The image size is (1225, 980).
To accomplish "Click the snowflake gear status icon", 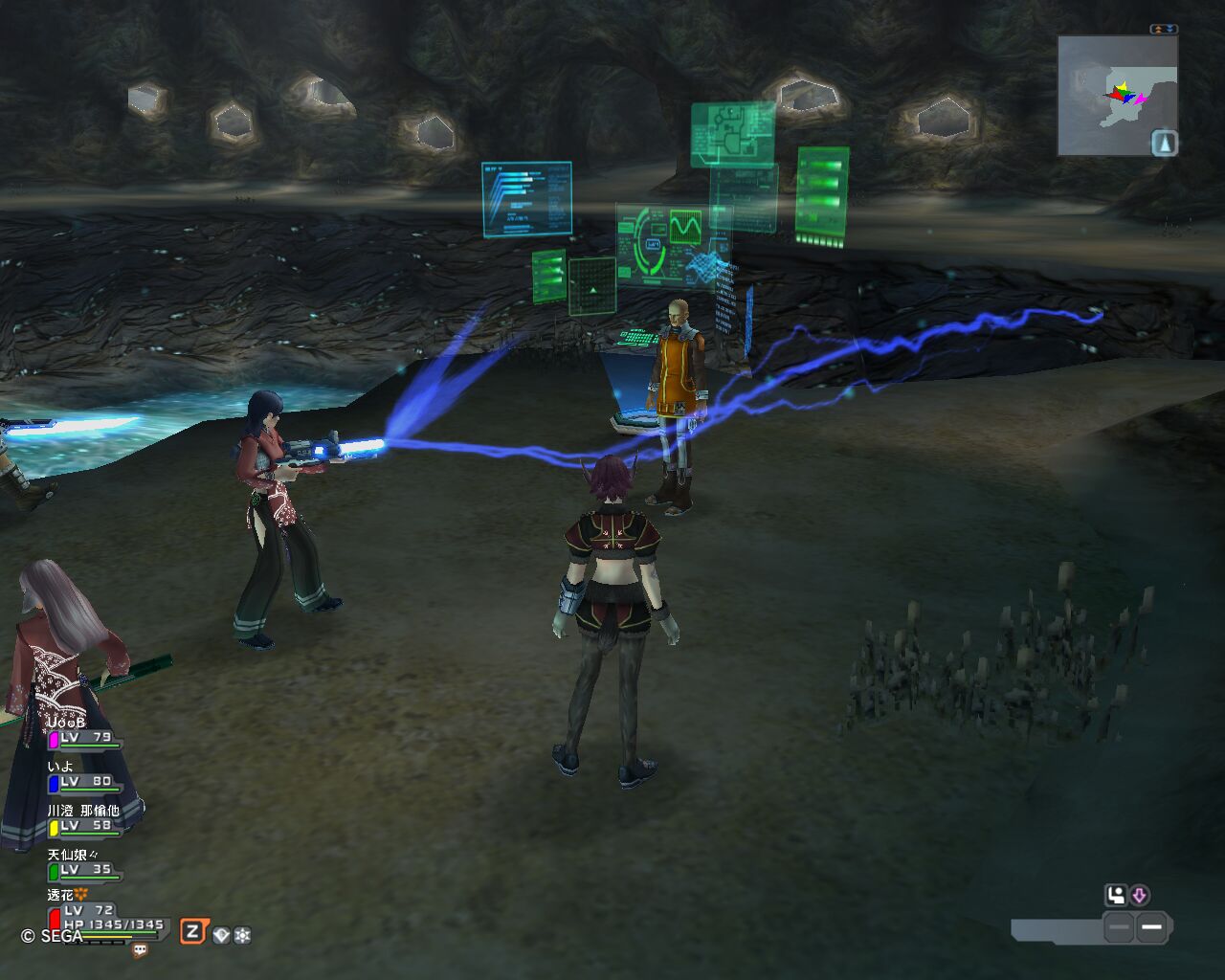I will click(x=242, y=935).
